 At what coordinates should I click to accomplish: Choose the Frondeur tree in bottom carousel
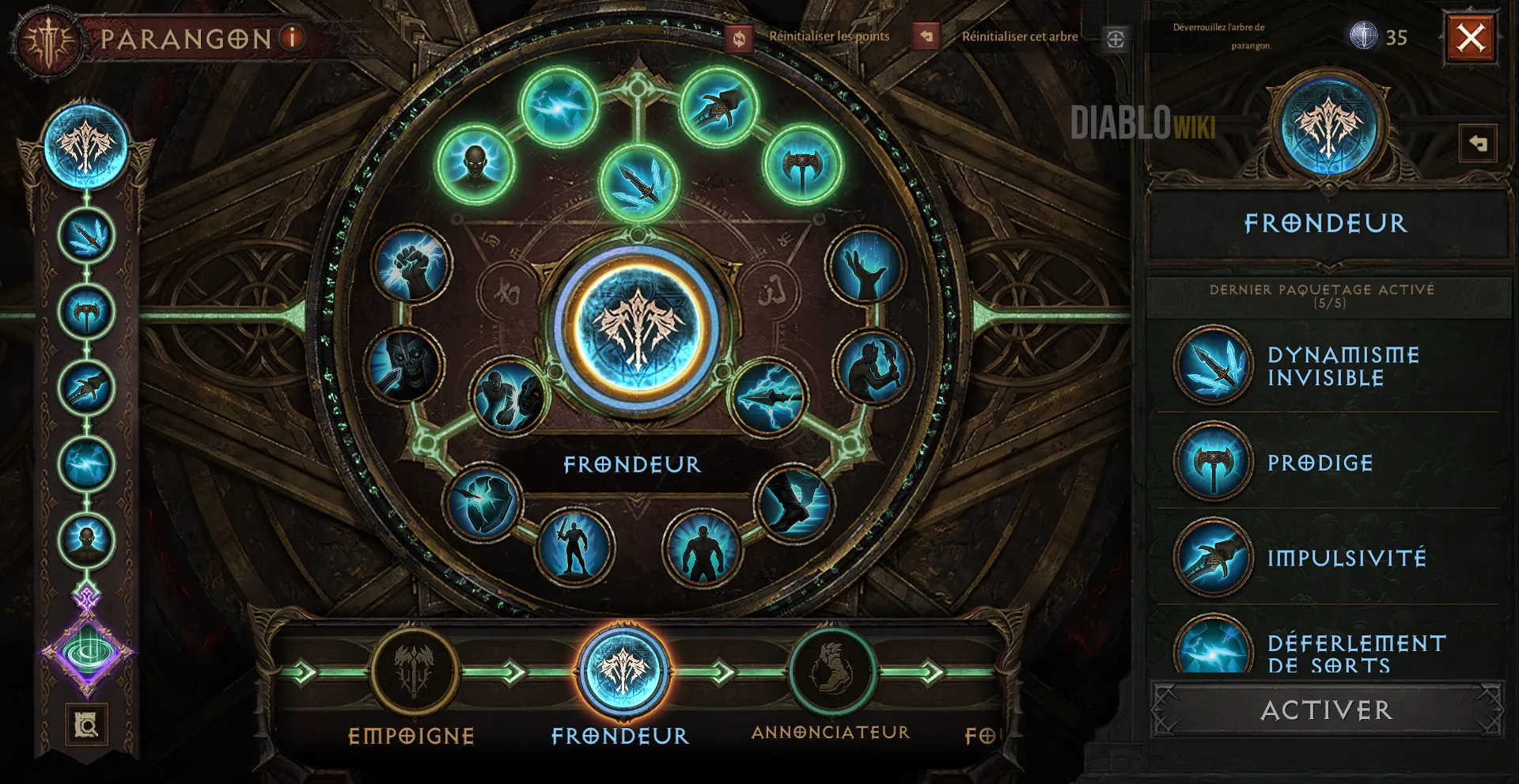point(623,672)
